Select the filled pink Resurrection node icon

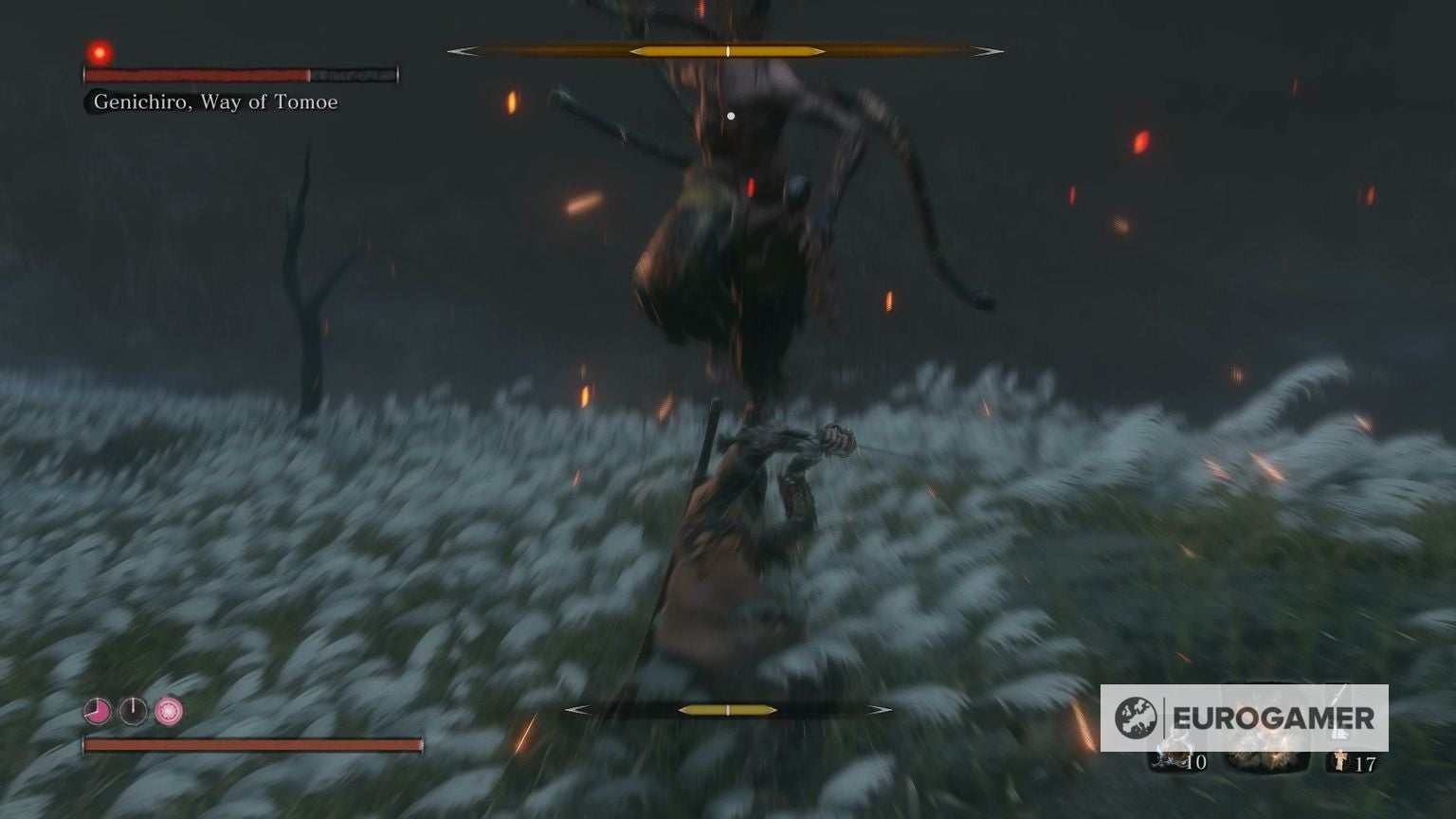click(x=97, y=710)
